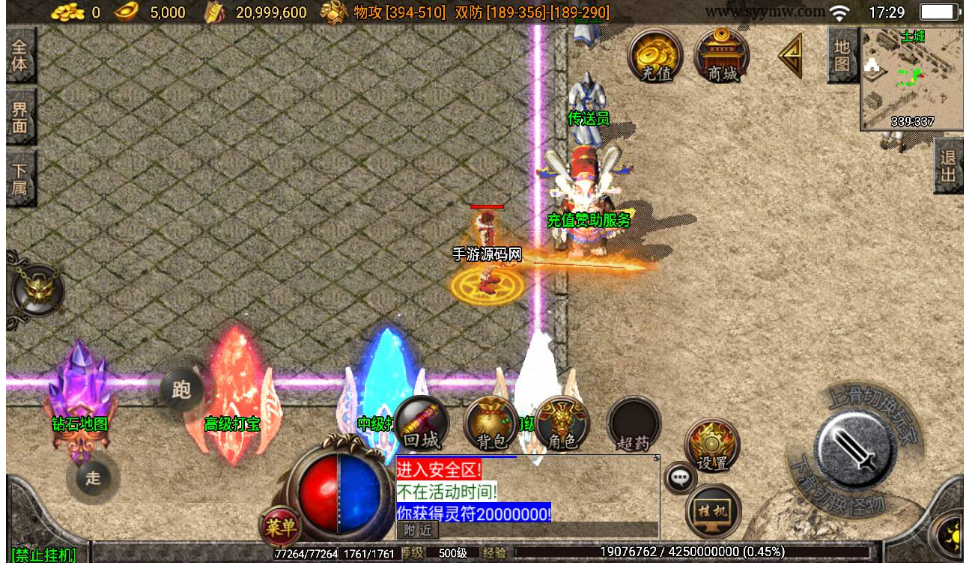Choose the 全体 side tab
The width and height of the screenshot is (964, 563).
click(20, 57)
